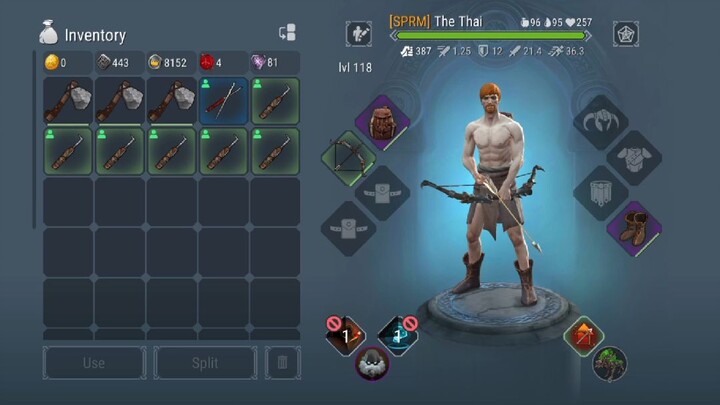Open the equipped backpack slot
The height and width of the screenshot is (405, 720).
click(382, 122)
